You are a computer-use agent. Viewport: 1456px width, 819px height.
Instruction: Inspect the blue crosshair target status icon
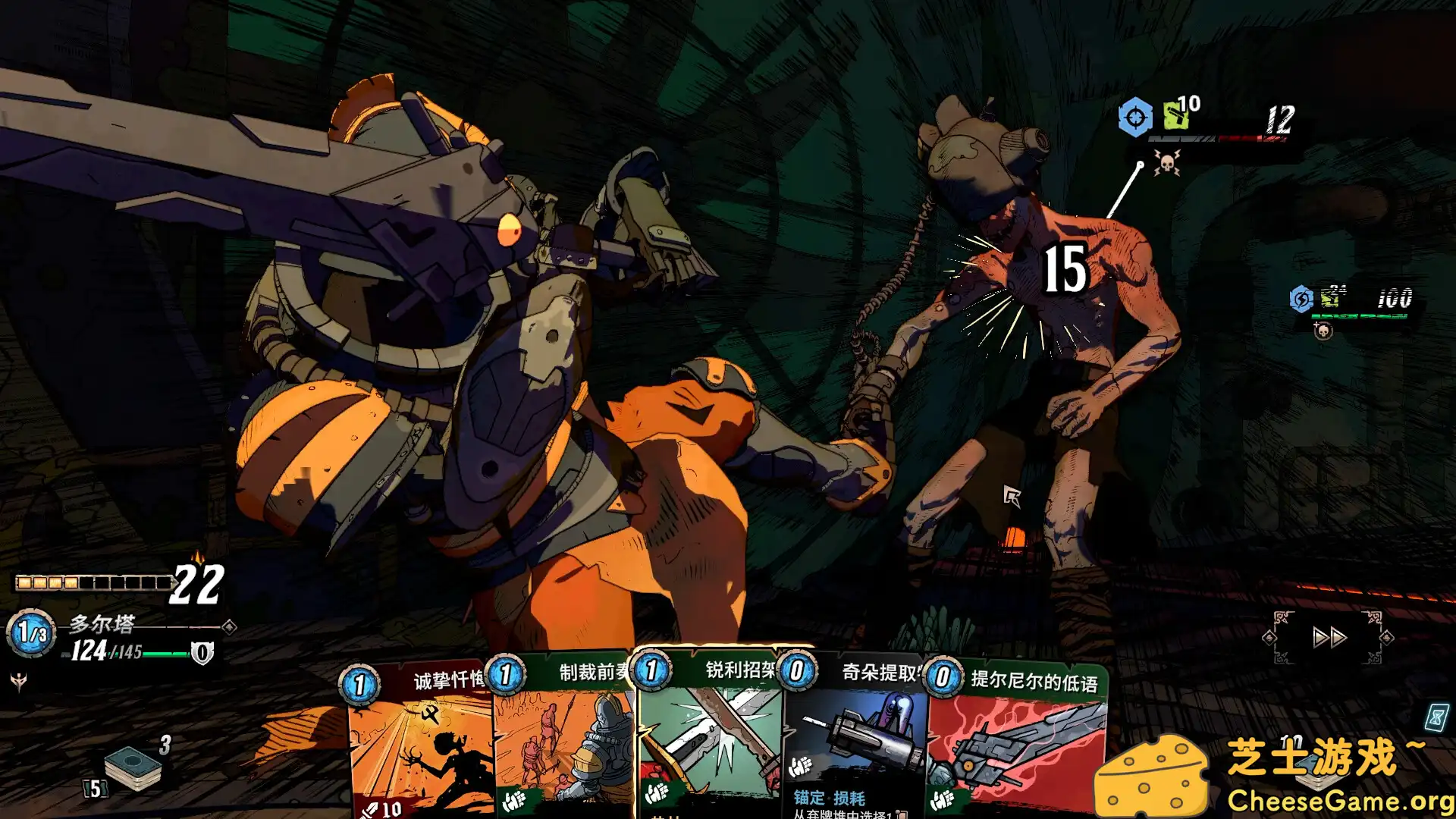coord(1134,118)
